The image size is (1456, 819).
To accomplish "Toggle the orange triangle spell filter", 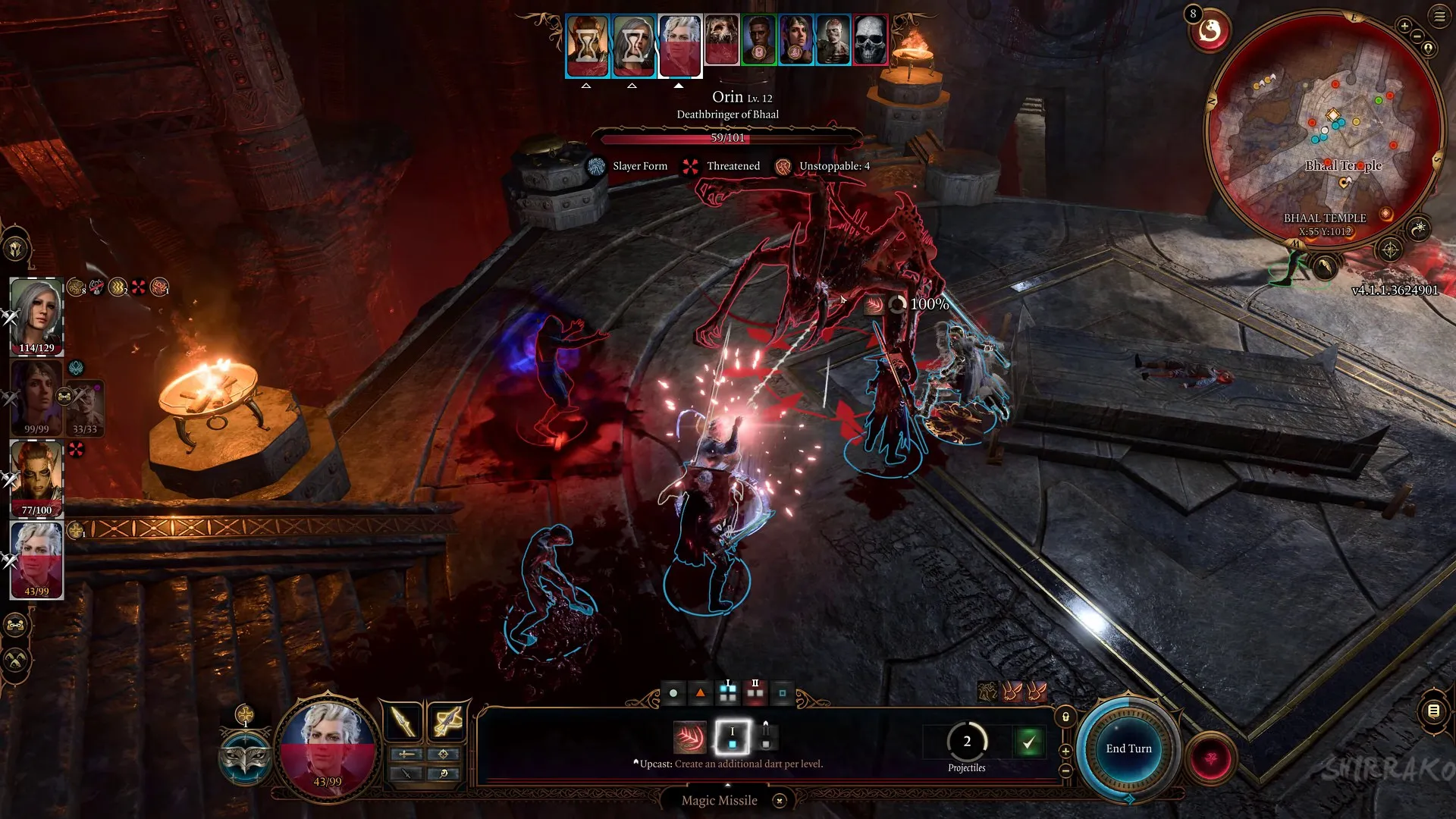I will pyautogui.click(x=700, y=692).
